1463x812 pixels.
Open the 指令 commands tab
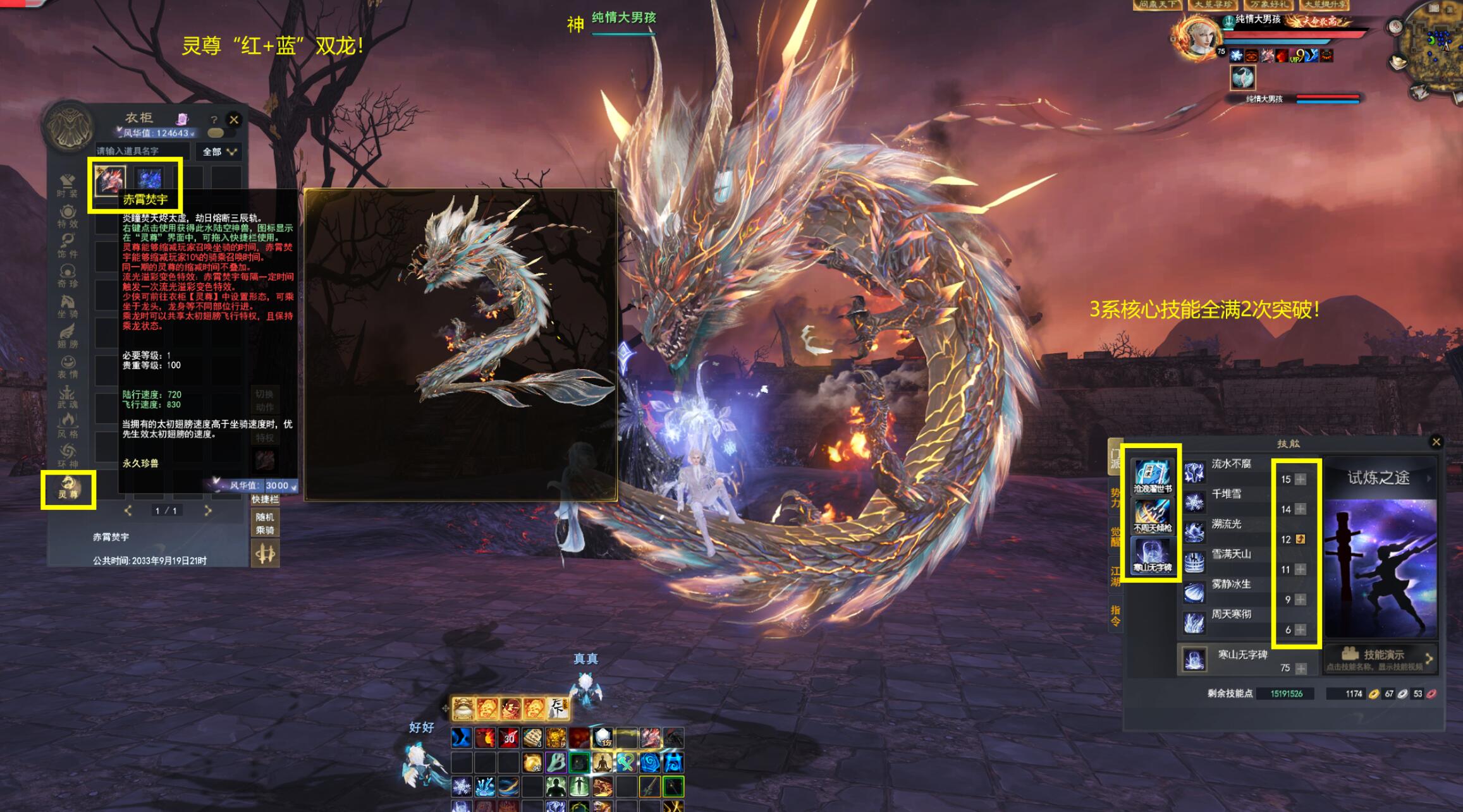tap(1115, 615)
